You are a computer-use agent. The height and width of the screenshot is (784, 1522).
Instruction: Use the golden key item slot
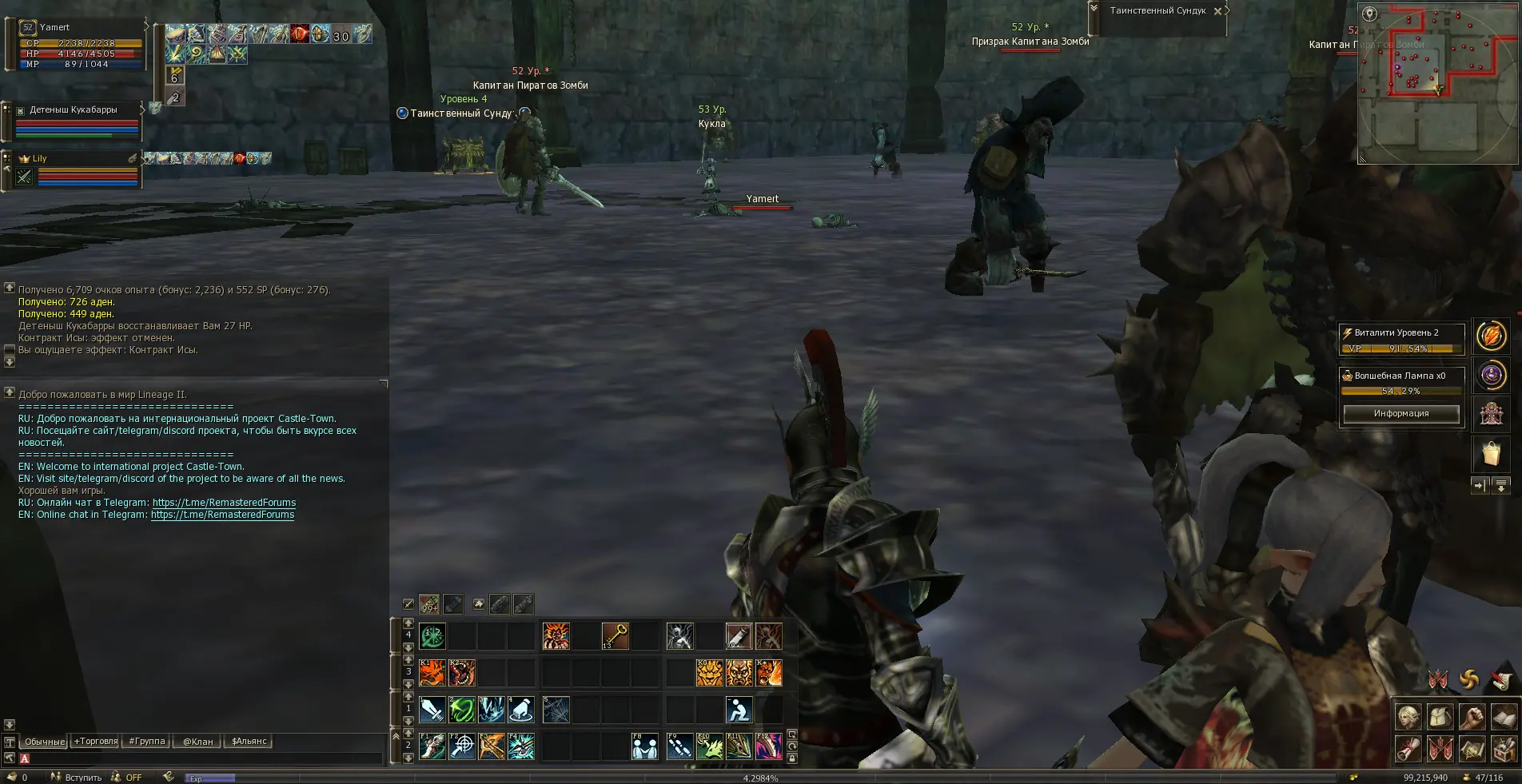(x=615, y=636)
